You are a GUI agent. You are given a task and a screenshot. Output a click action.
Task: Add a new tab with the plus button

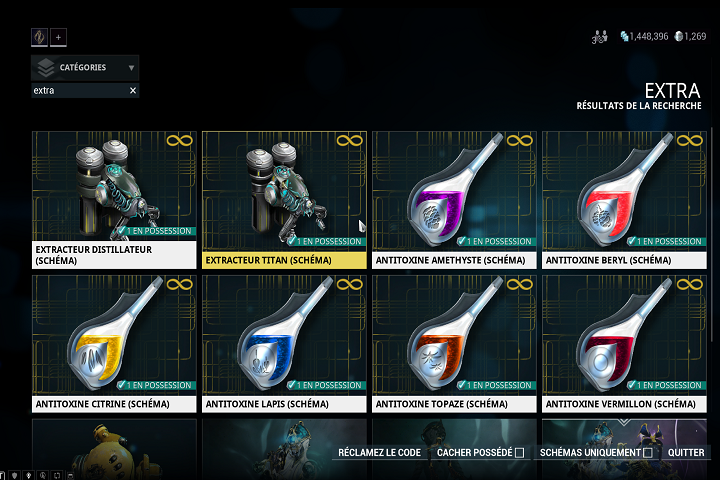[x=58, y=37]
